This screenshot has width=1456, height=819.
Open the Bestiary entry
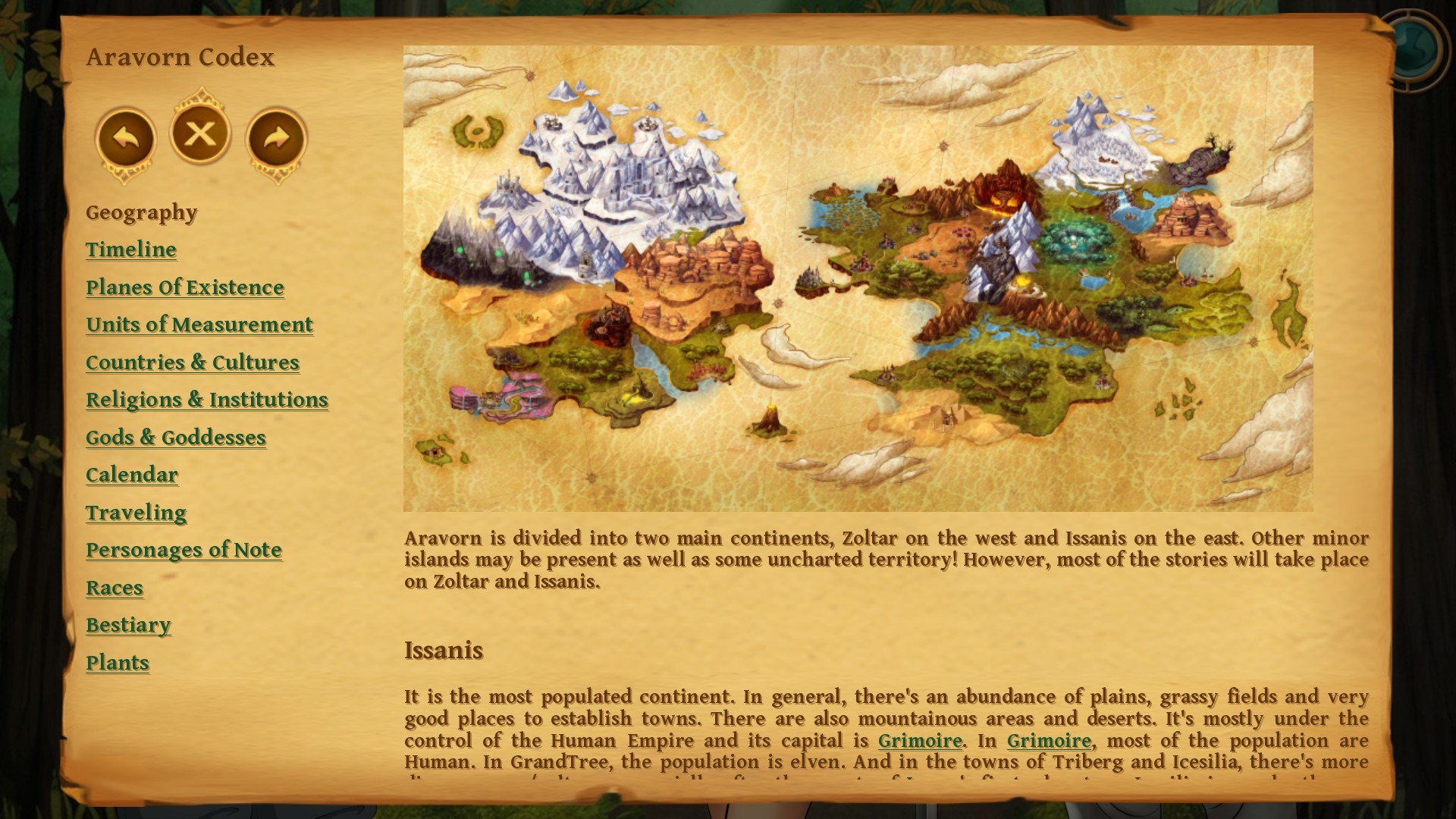coord(128,626)
